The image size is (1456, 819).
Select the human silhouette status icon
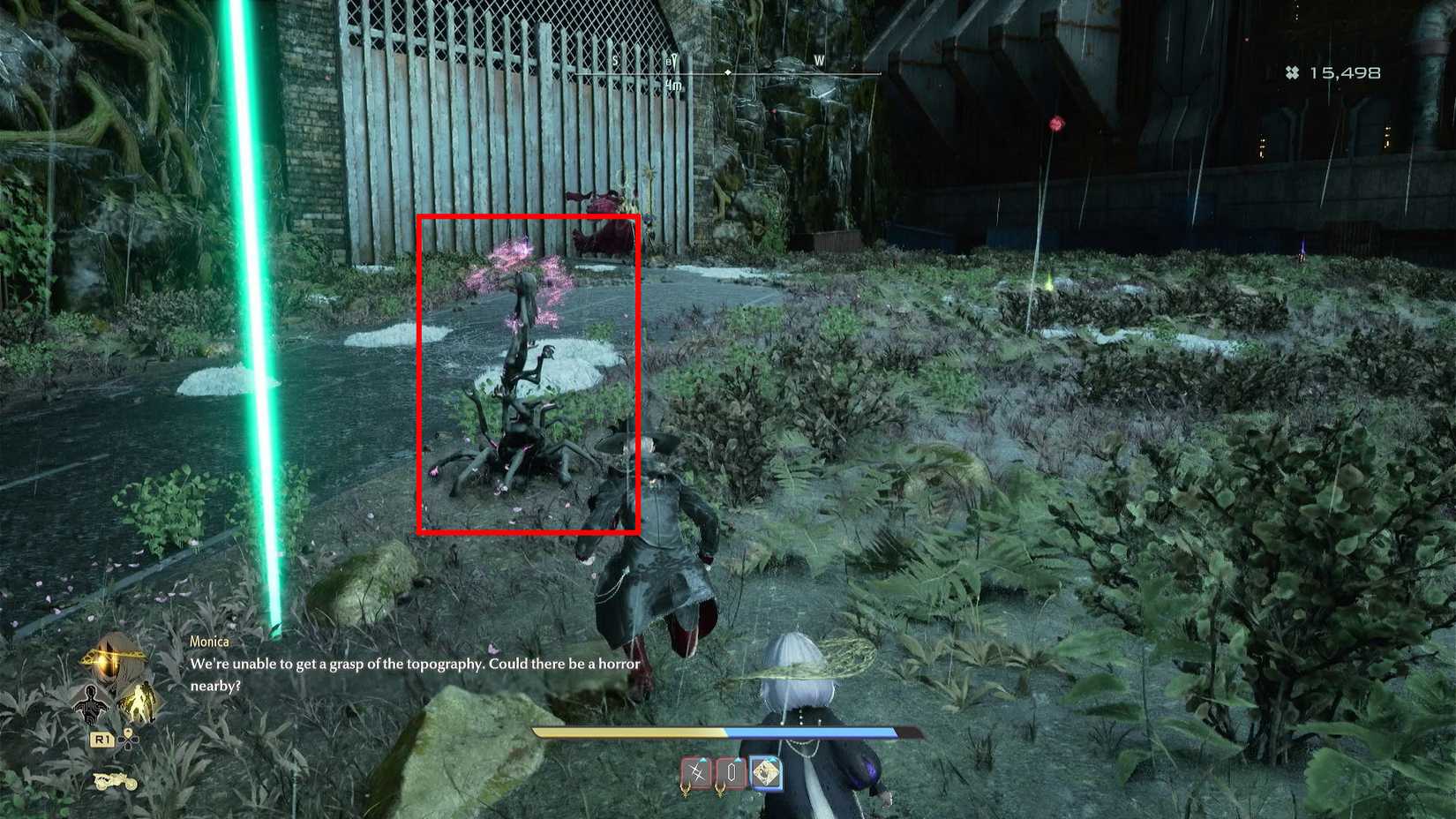click(x=91, y=704)
